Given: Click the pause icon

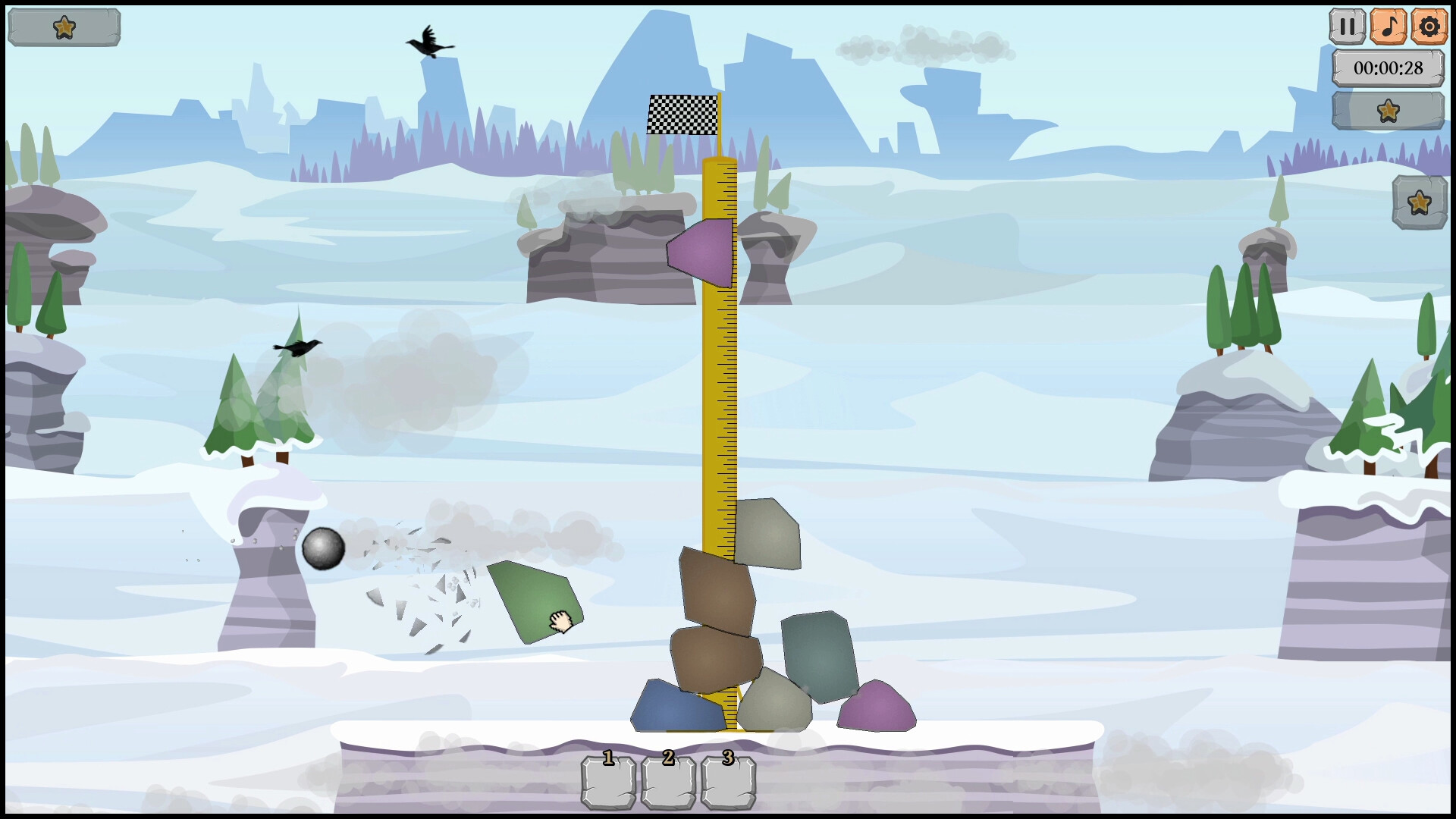Looking at the screenshot, I should pyautogui.click(x=1349, y=25).
